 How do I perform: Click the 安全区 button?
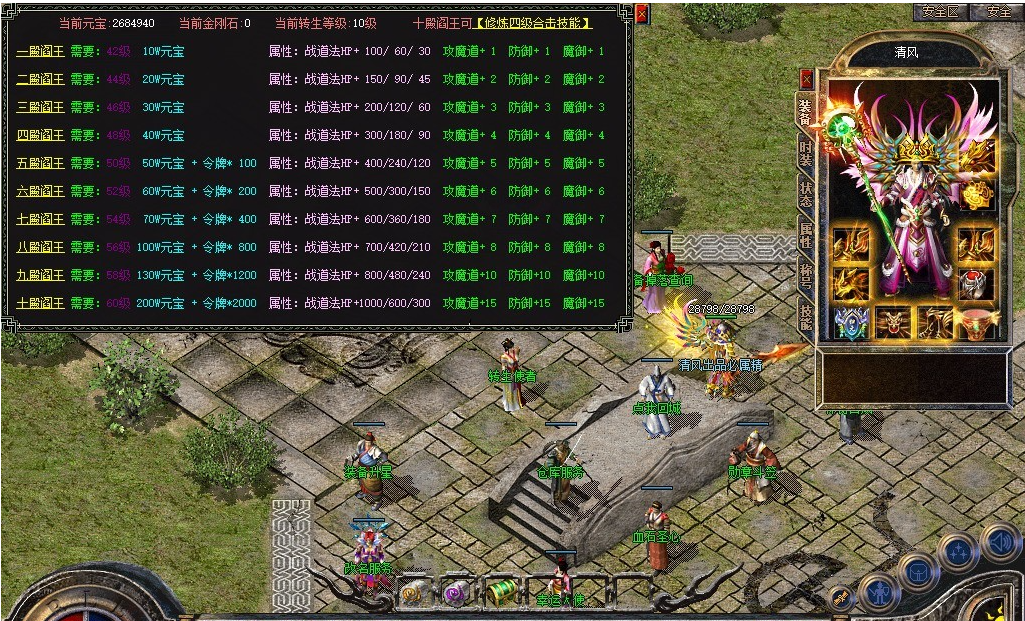[941, 12]
